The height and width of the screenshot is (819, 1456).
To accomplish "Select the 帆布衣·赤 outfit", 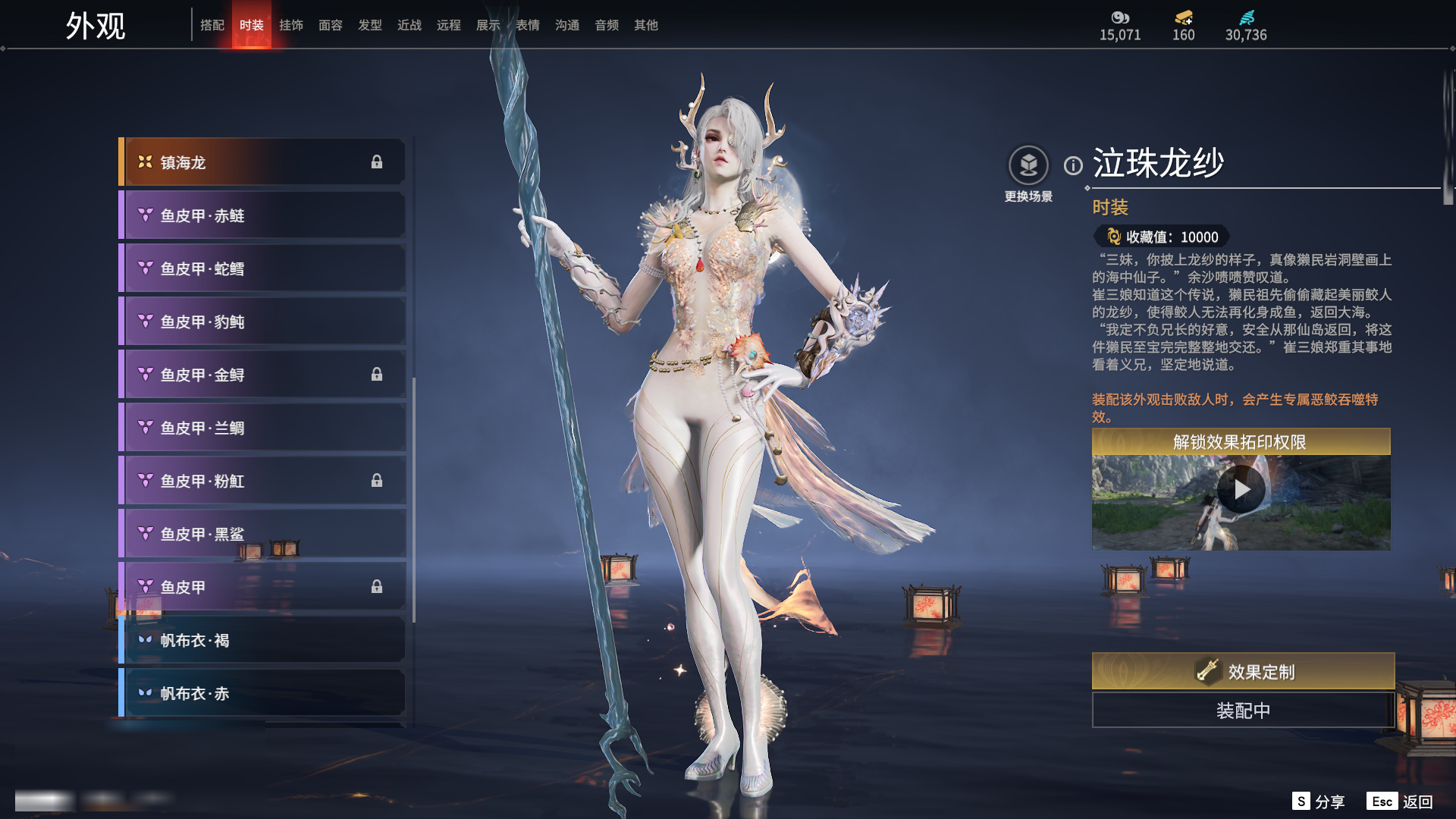I will click(x=262, y=693).
